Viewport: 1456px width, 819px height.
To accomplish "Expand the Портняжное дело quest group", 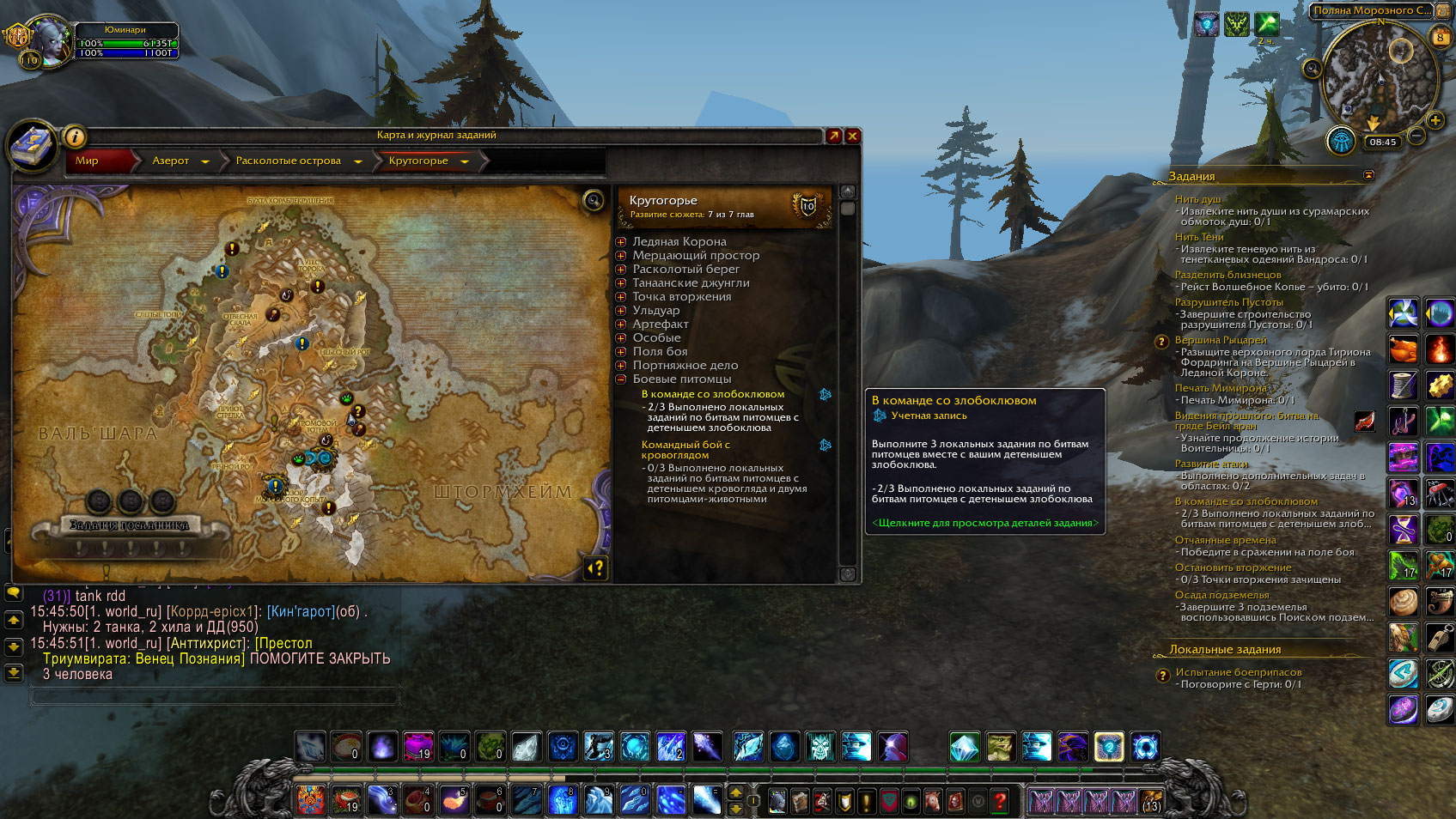I will point(621,366).
